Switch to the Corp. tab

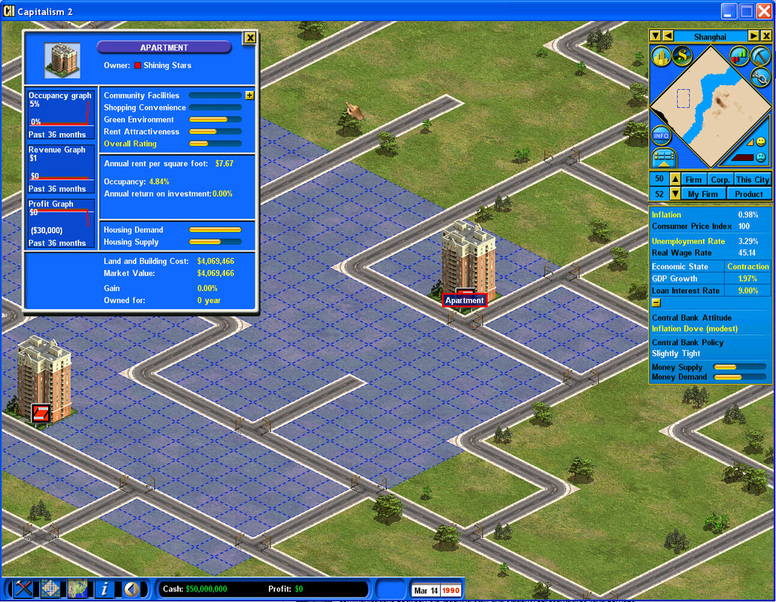(x=719, y=179)
